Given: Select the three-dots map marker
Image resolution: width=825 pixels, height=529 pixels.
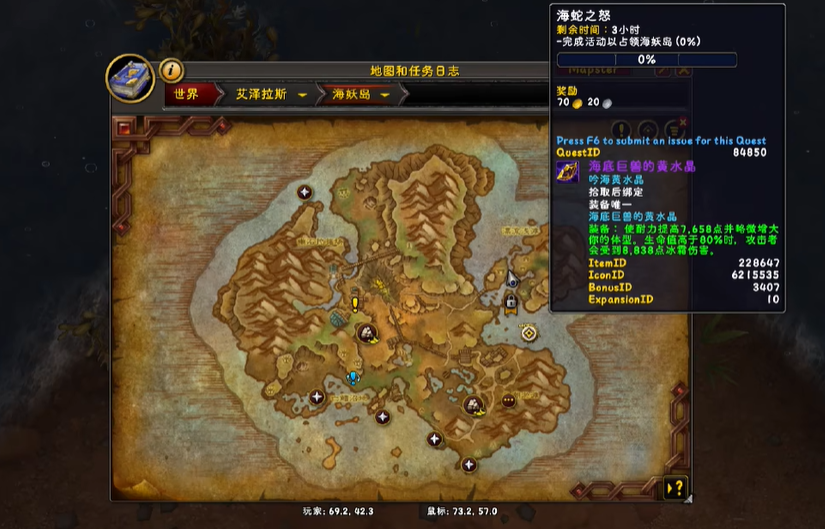Looking at the screenshot, I should (x=508, y=400).
